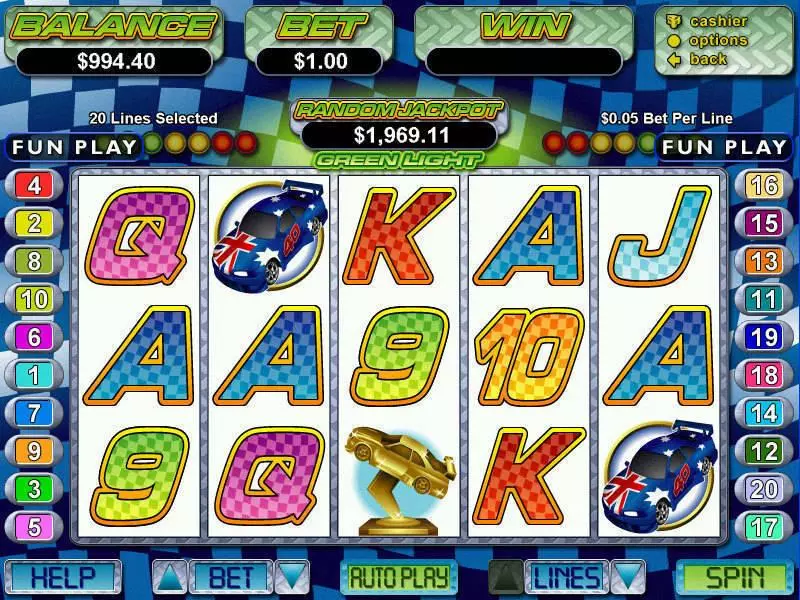Select payline number 5
The image size is (800, 600).
[x=35, y=527]
